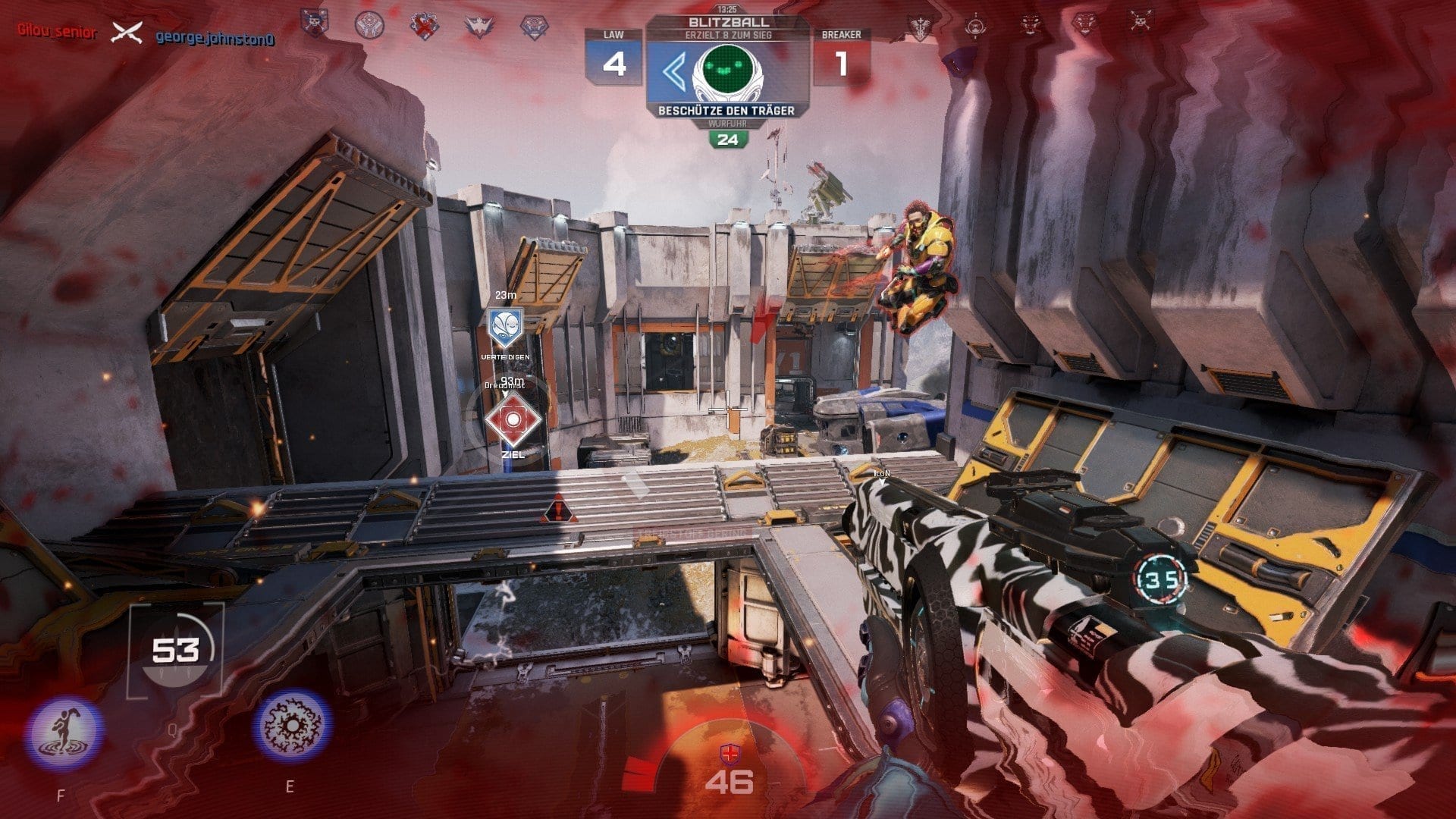Select the kill feed entry for george.johnston0
The height and width of the screenshot is (819, 1456).
(x=215, y=37)
